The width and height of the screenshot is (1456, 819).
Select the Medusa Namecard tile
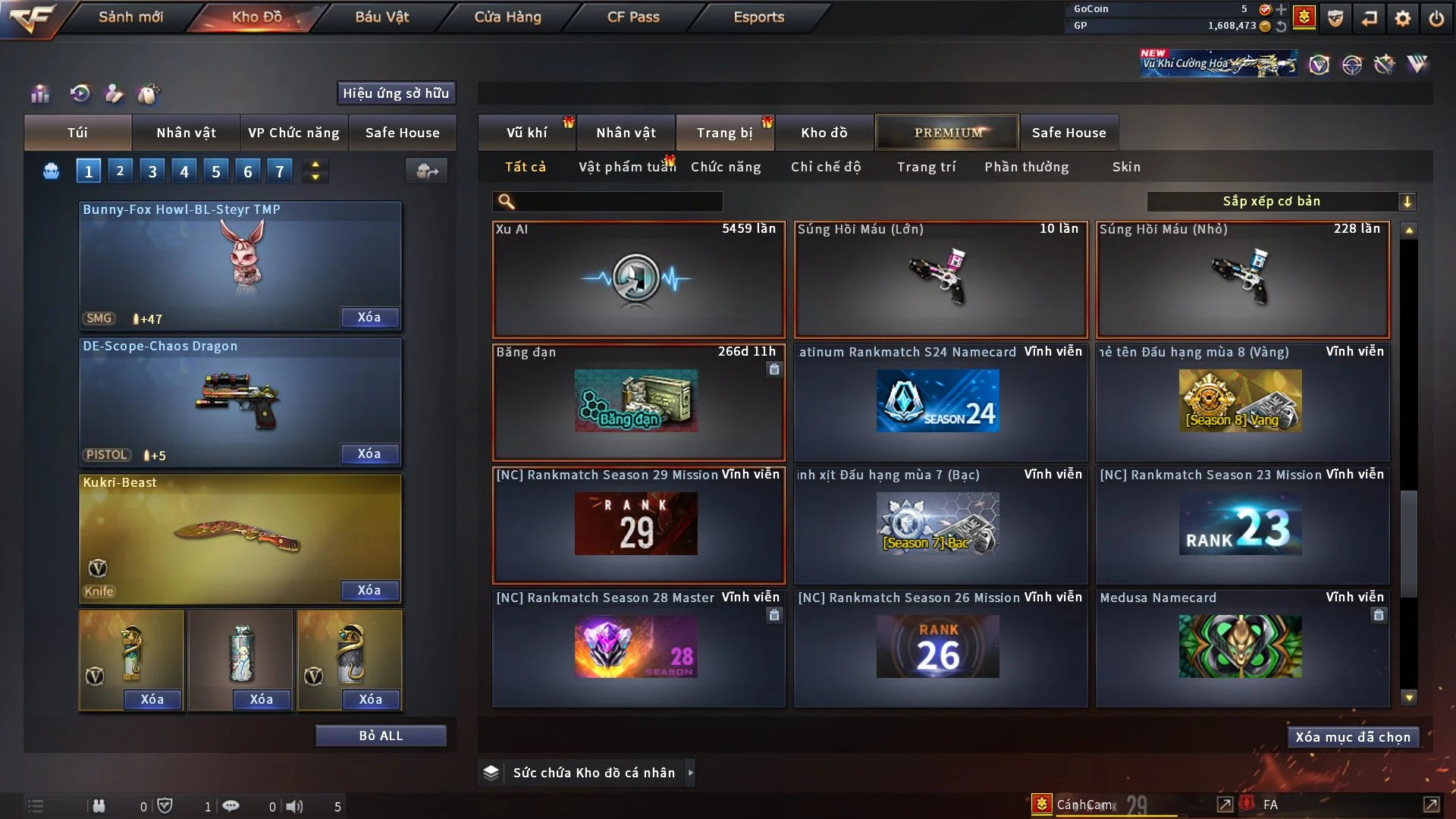(1242, 648)
